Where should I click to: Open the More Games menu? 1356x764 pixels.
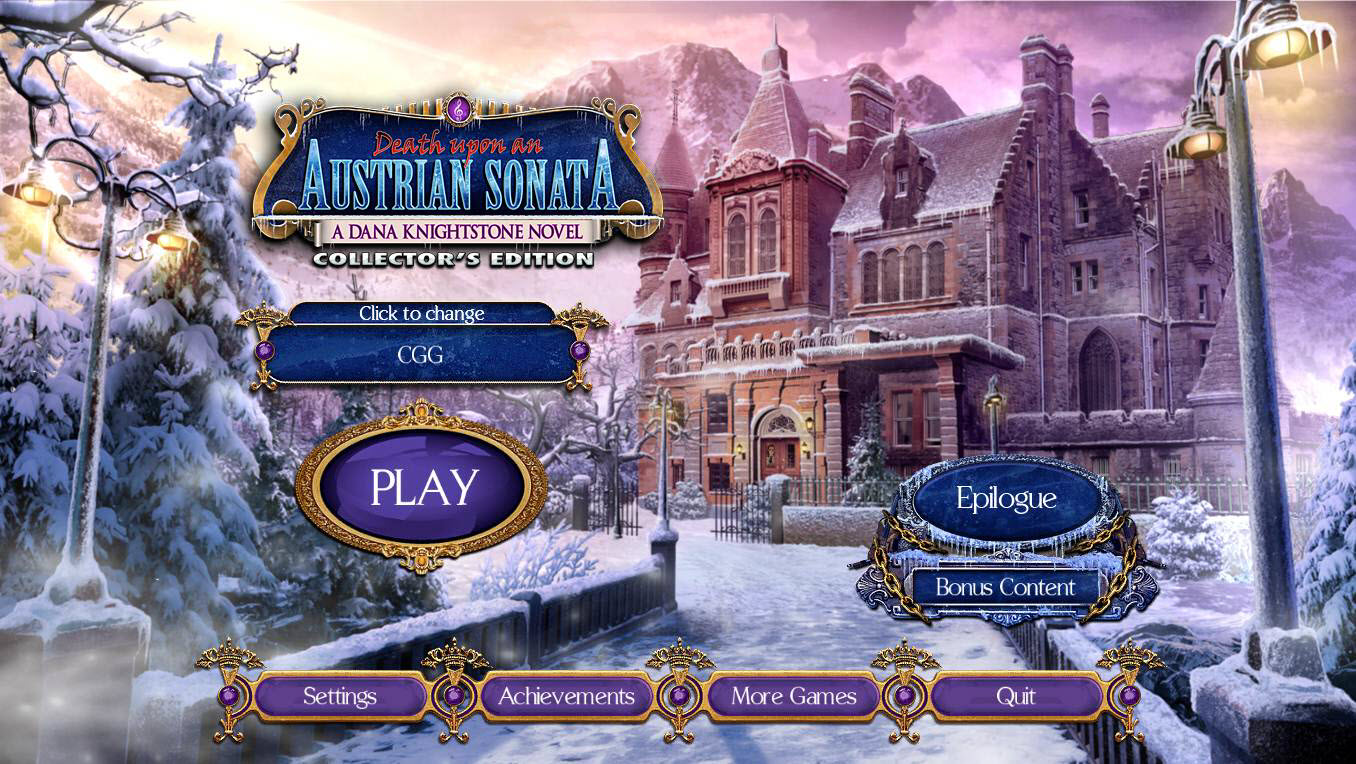(x=793, y=694)
